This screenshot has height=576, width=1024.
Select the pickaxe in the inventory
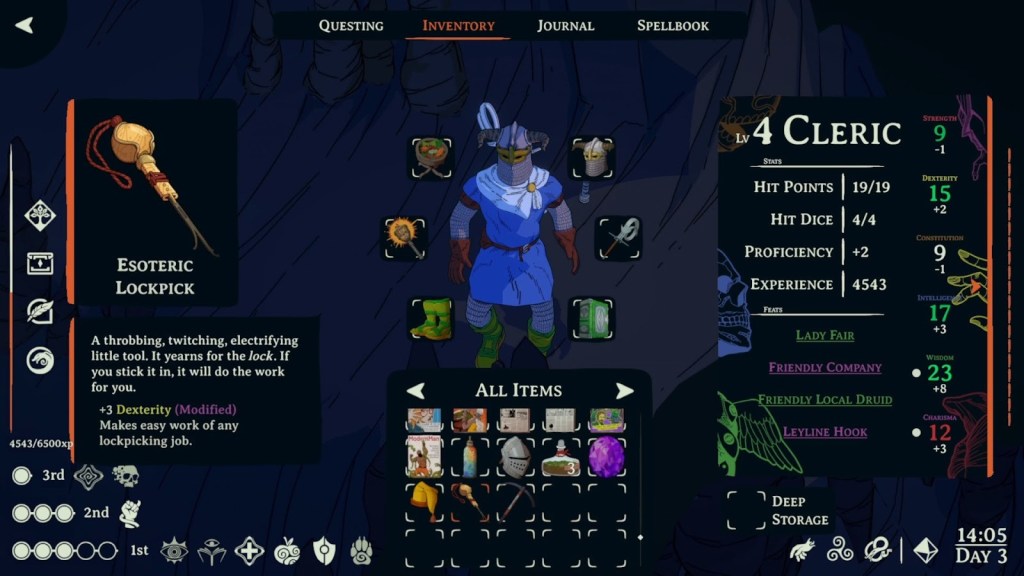[x=516, y=500]
